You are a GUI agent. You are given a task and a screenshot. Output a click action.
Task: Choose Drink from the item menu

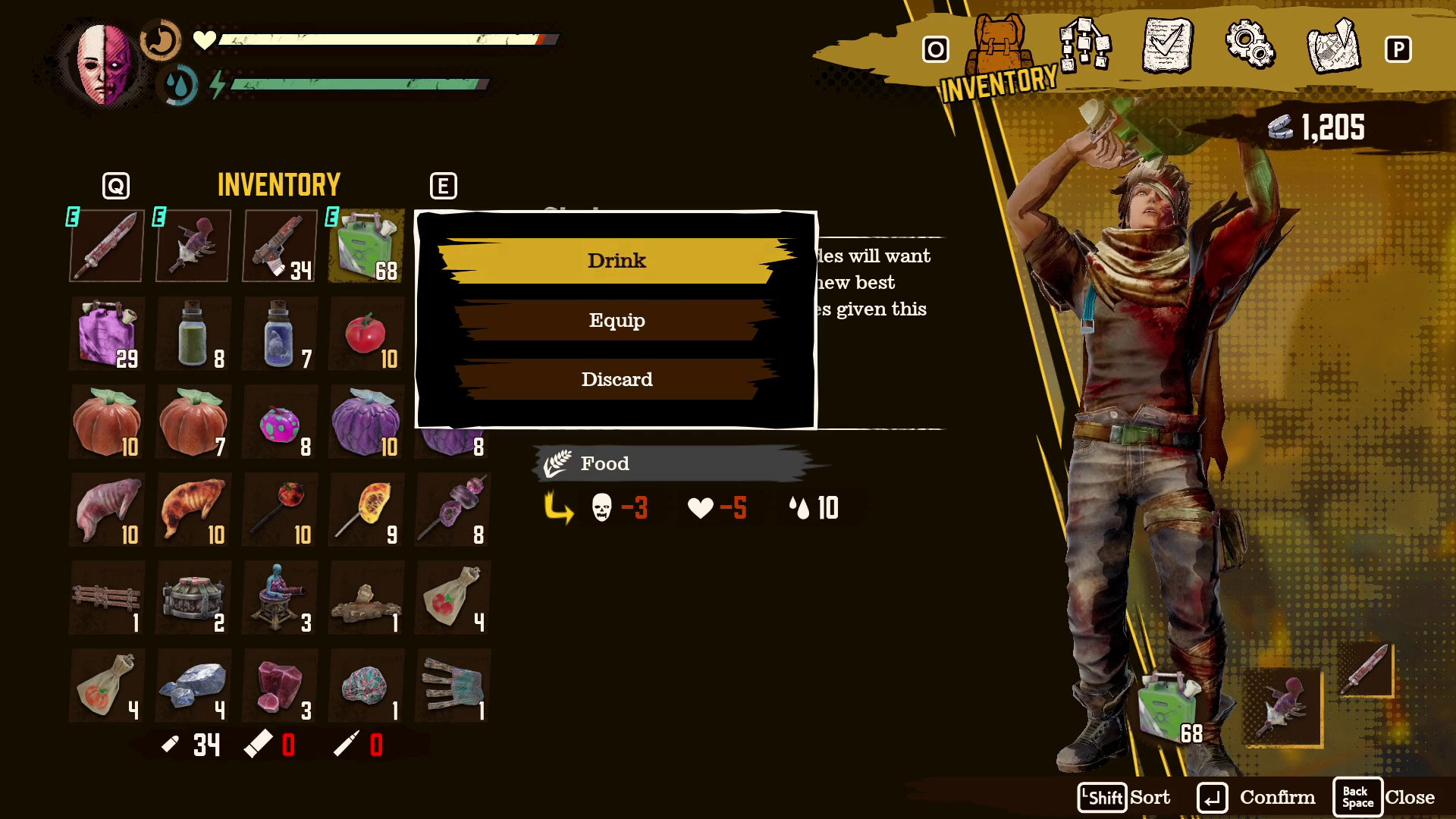[617, 261]
